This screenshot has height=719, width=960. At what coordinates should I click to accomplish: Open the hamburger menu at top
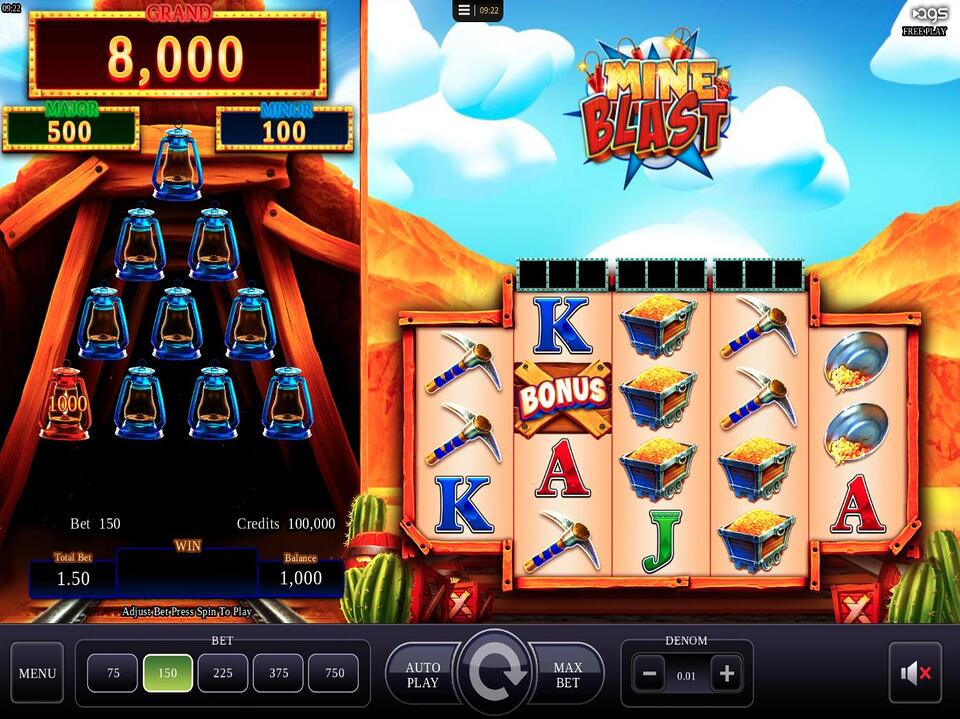[x=464, y=10]
